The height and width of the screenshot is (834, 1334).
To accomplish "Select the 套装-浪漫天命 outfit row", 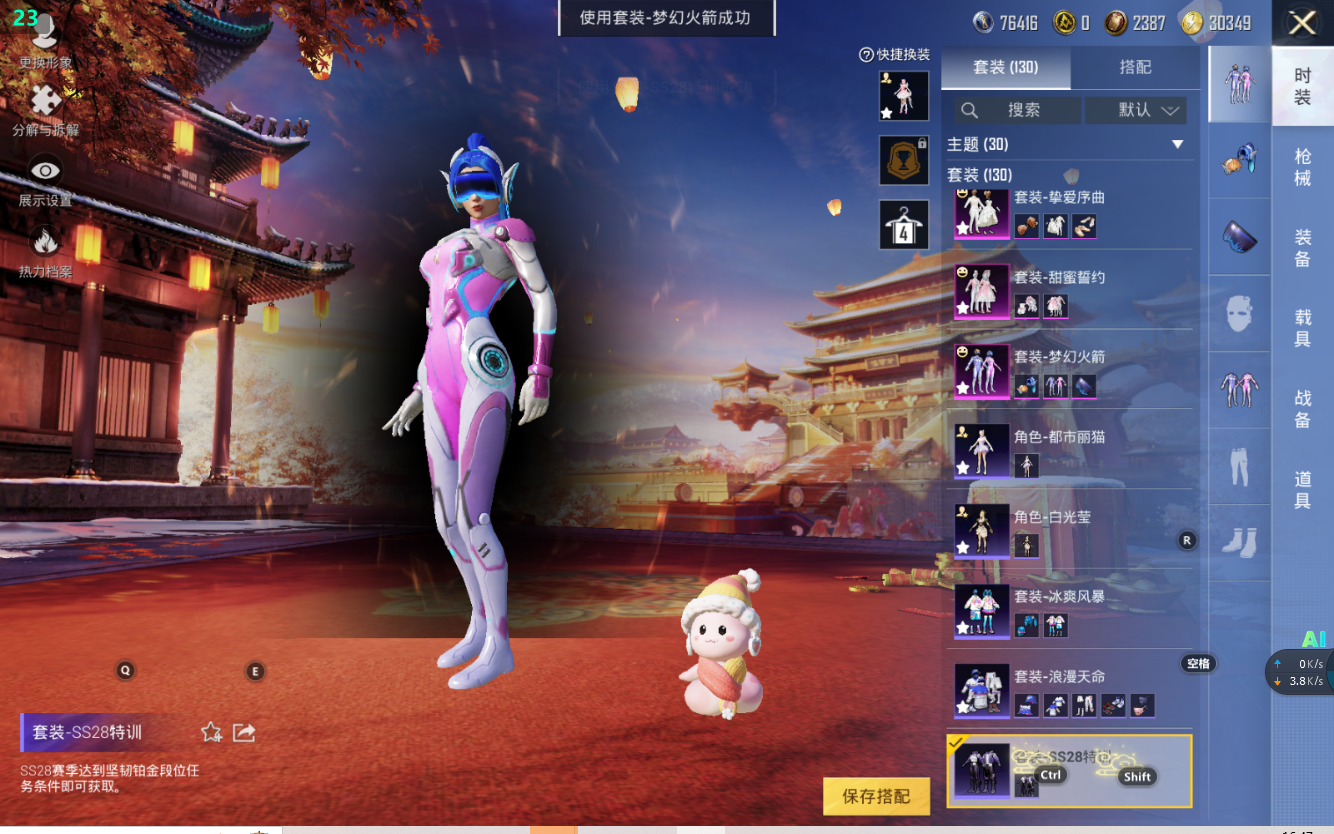I will pos(1070,691).
